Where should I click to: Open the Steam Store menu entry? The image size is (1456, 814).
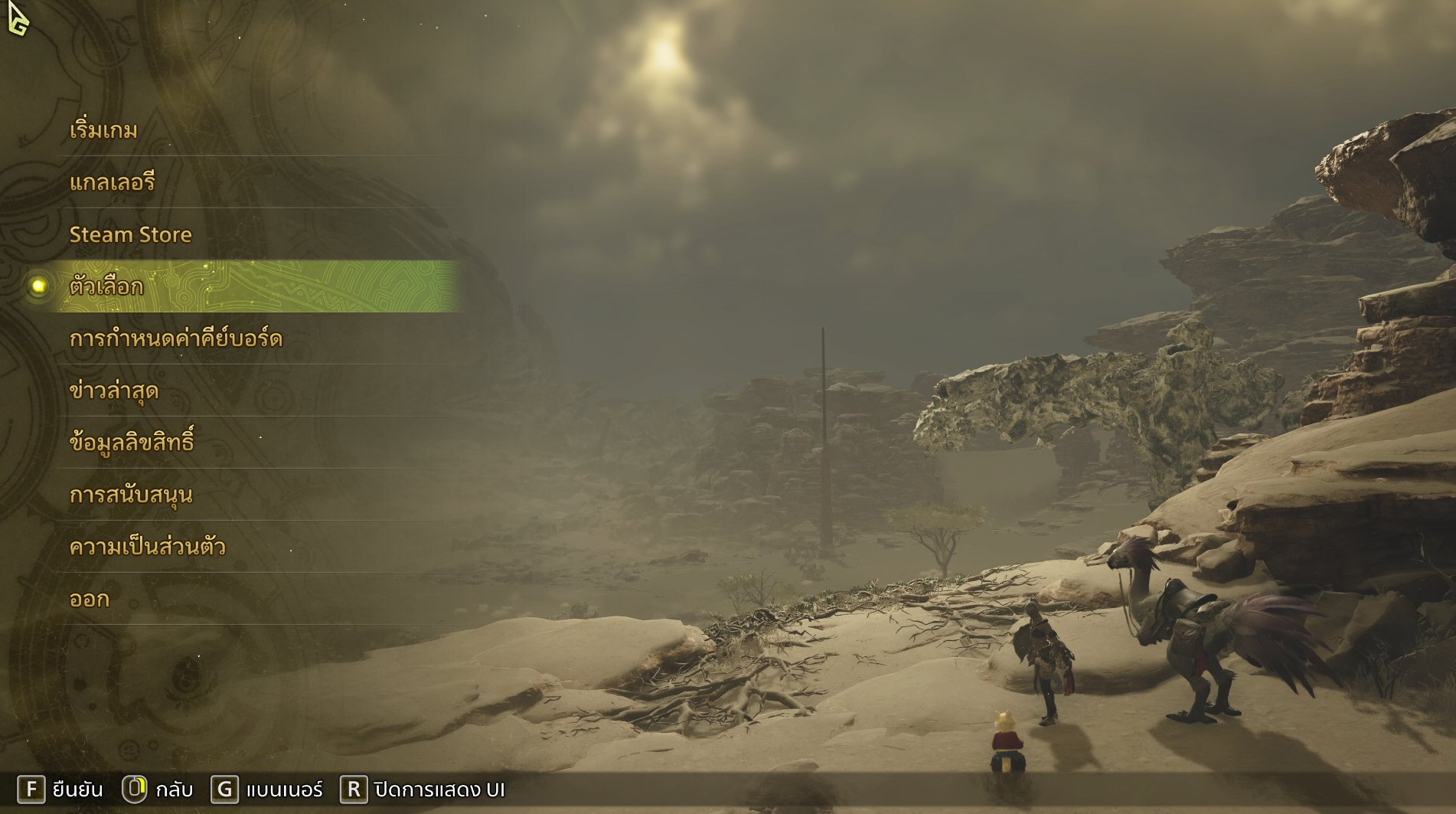(x=130, y=234)
